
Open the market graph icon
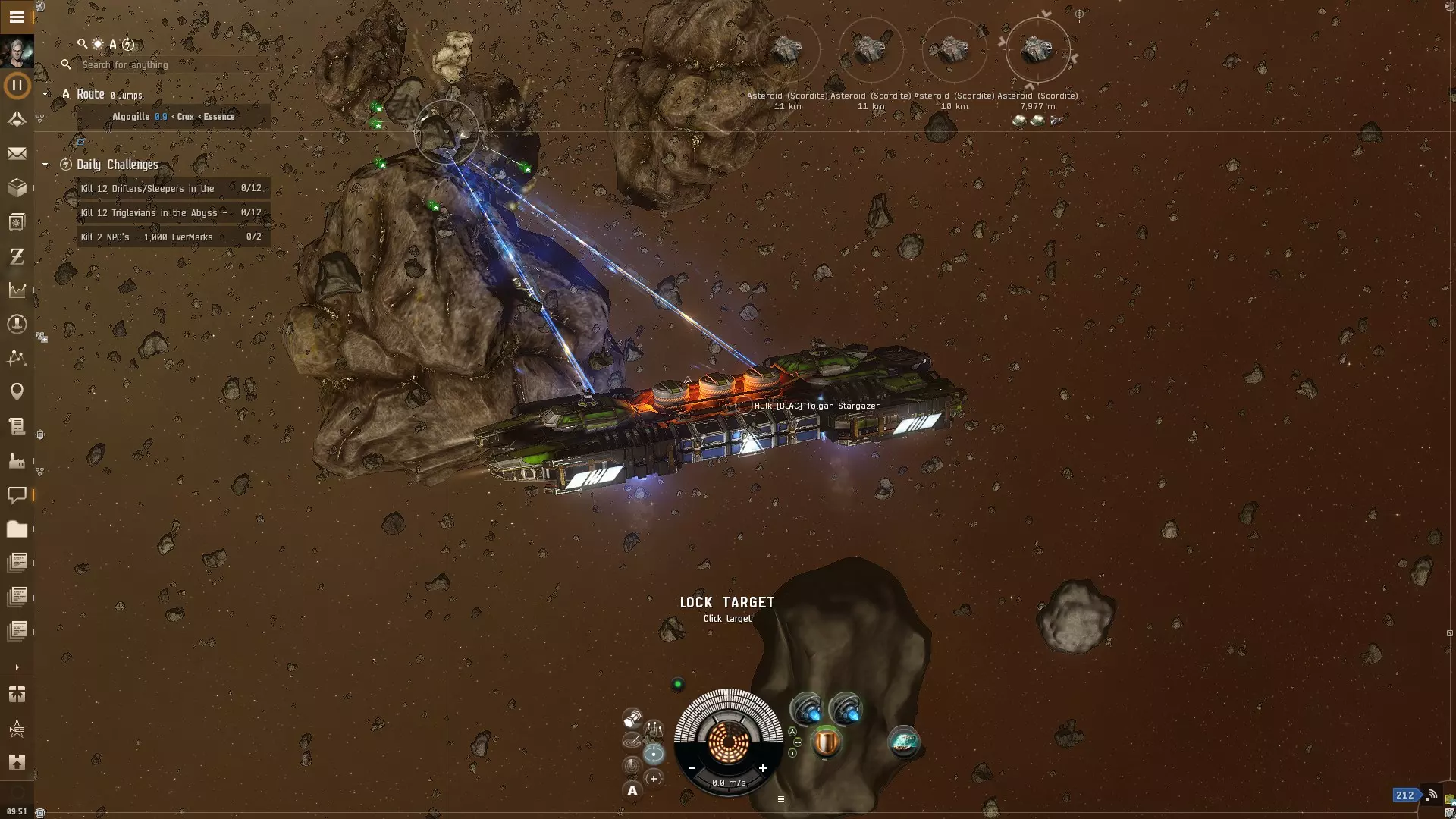click(x=17, y=290)
